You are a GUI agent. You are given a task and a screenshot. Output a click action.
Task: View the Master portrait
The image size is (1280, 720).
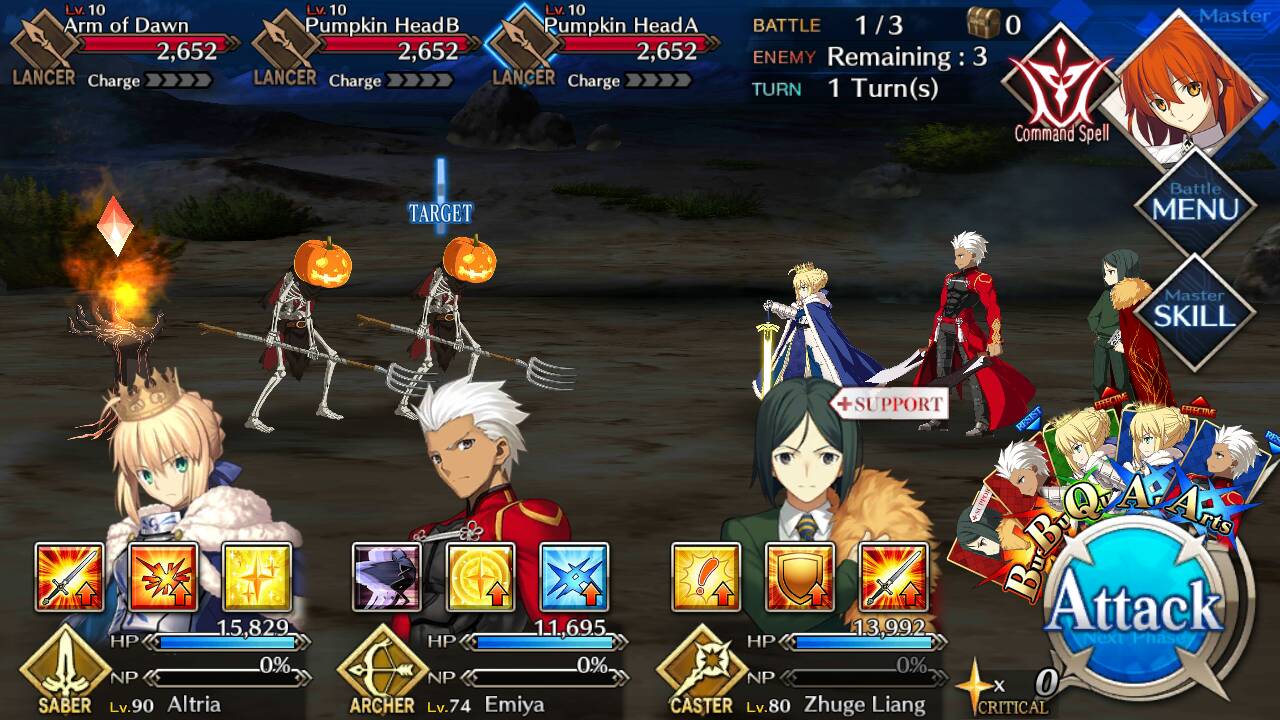pyautogui.click(x=1190, y=85)
